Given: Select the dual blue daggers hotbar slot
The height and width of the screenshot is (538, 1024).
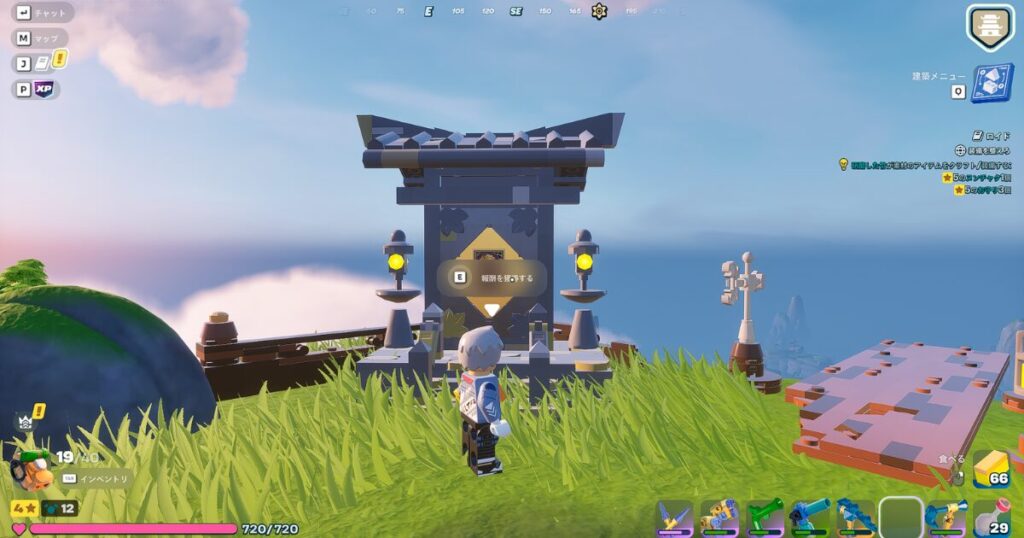Looking at the screenshot, I should (x=674, y=518).
